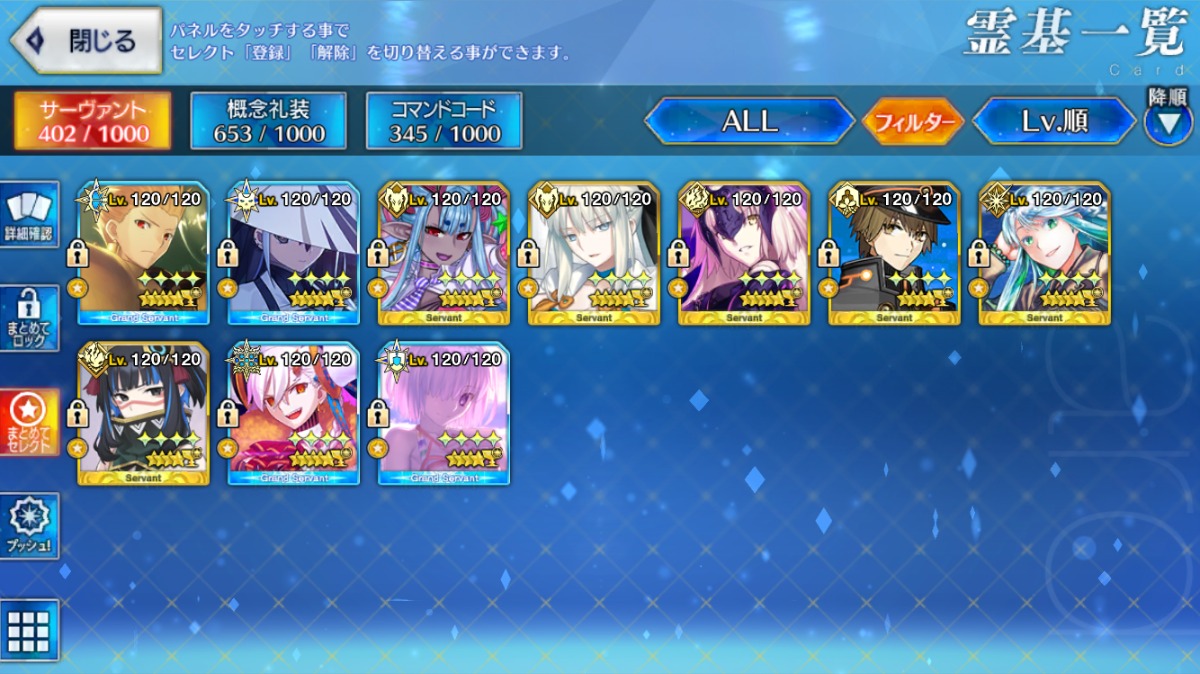The height and width of the screenshot is (674, 1200).
Task: Choose the まとめてセレクト bulk select button
Action: click(29, 422)
